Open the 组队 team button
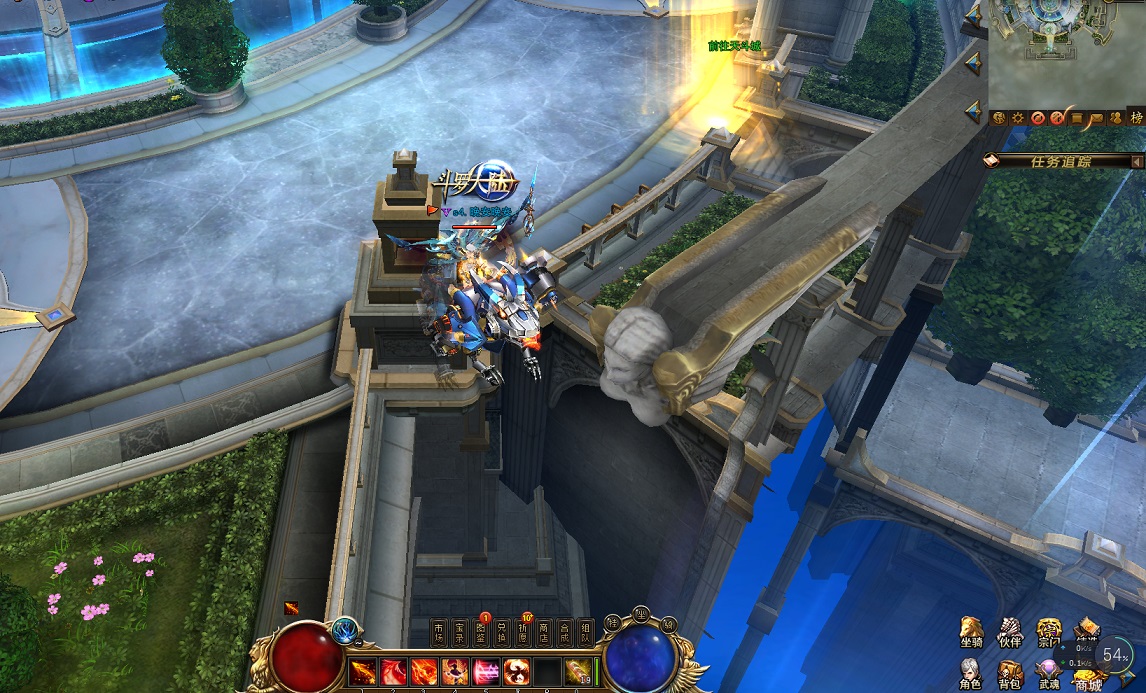Screen dimensions: 1146x693 pyautogui.click(x=586, y=632)
